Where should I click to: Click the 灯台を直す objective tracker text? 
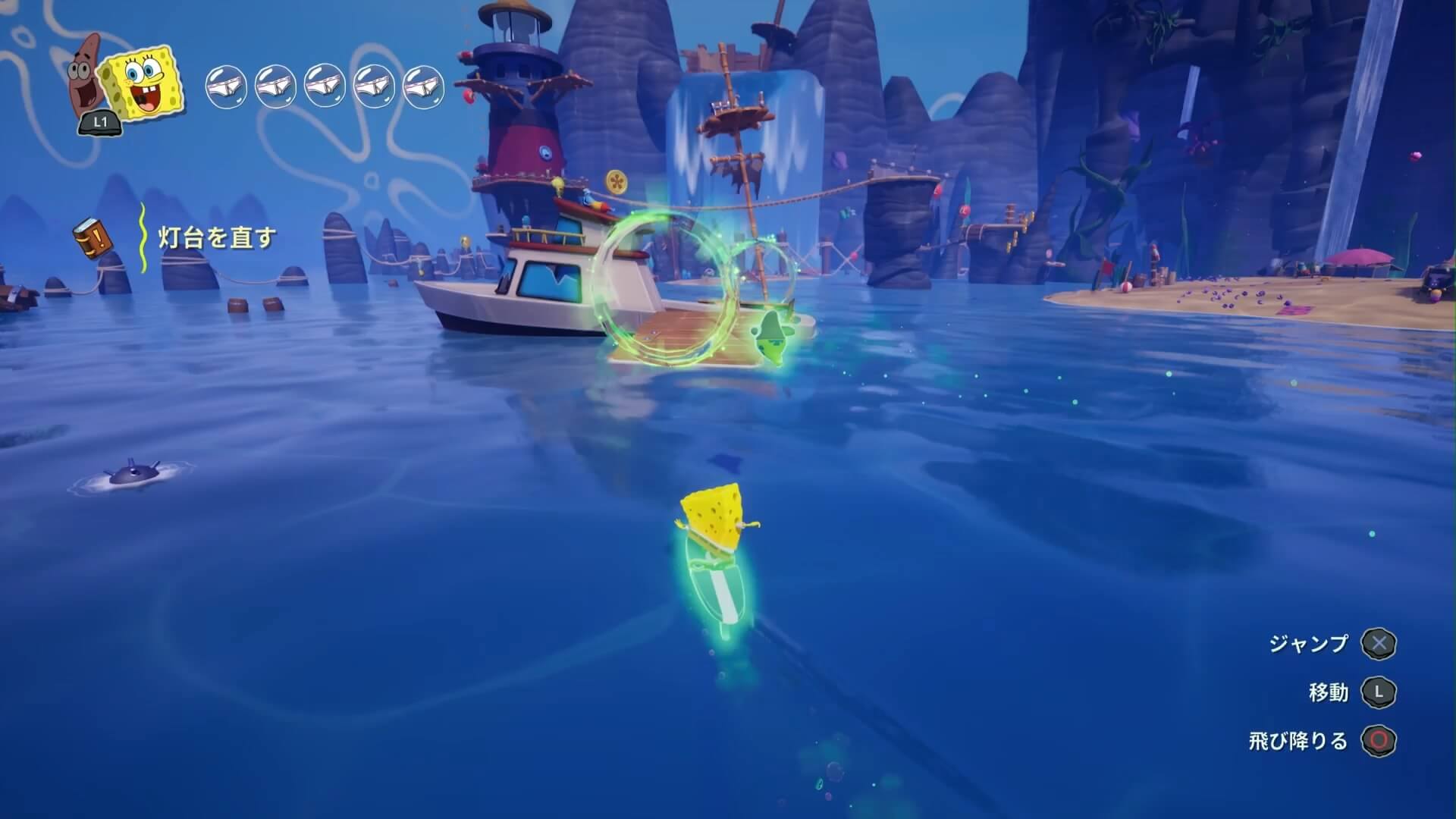[x=218, y=238]
